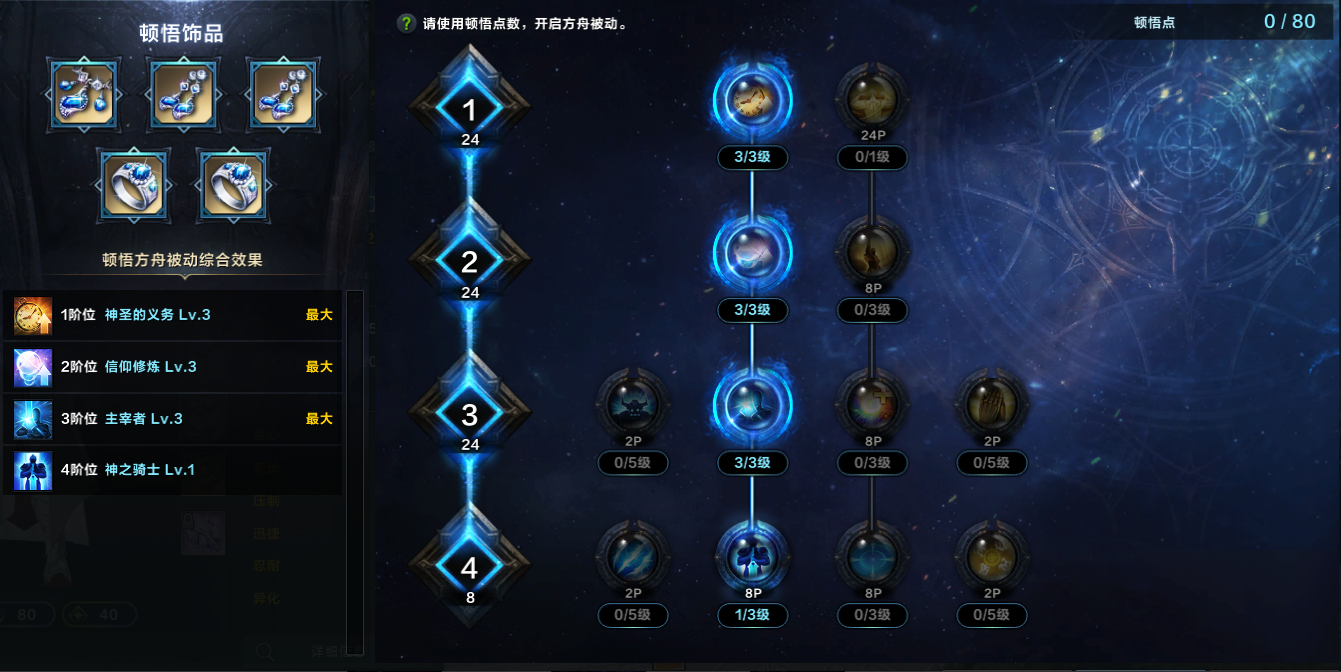This screenshot has height=672, width=1341.
Task: Click the tier 4 diamond marker
Action: (470, 567)
